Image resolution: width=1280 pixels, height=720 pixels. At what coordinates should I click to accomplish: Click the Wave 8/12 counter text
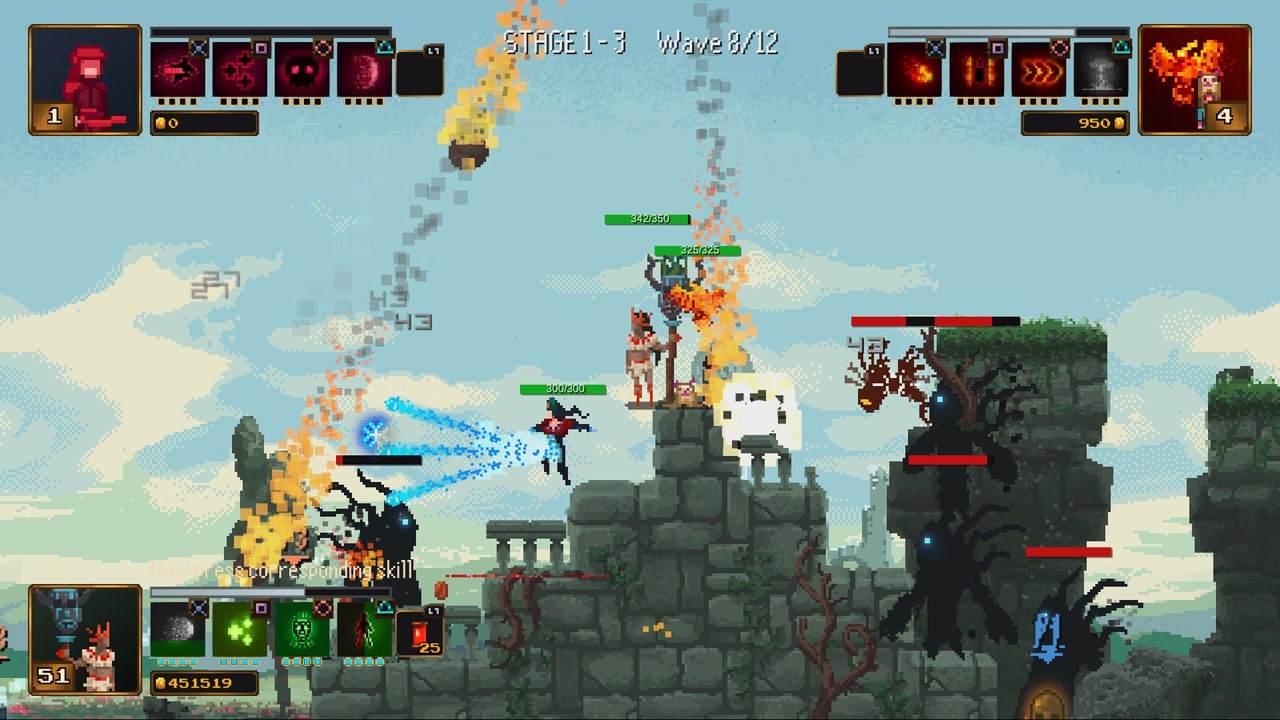[x=718, y=43]
